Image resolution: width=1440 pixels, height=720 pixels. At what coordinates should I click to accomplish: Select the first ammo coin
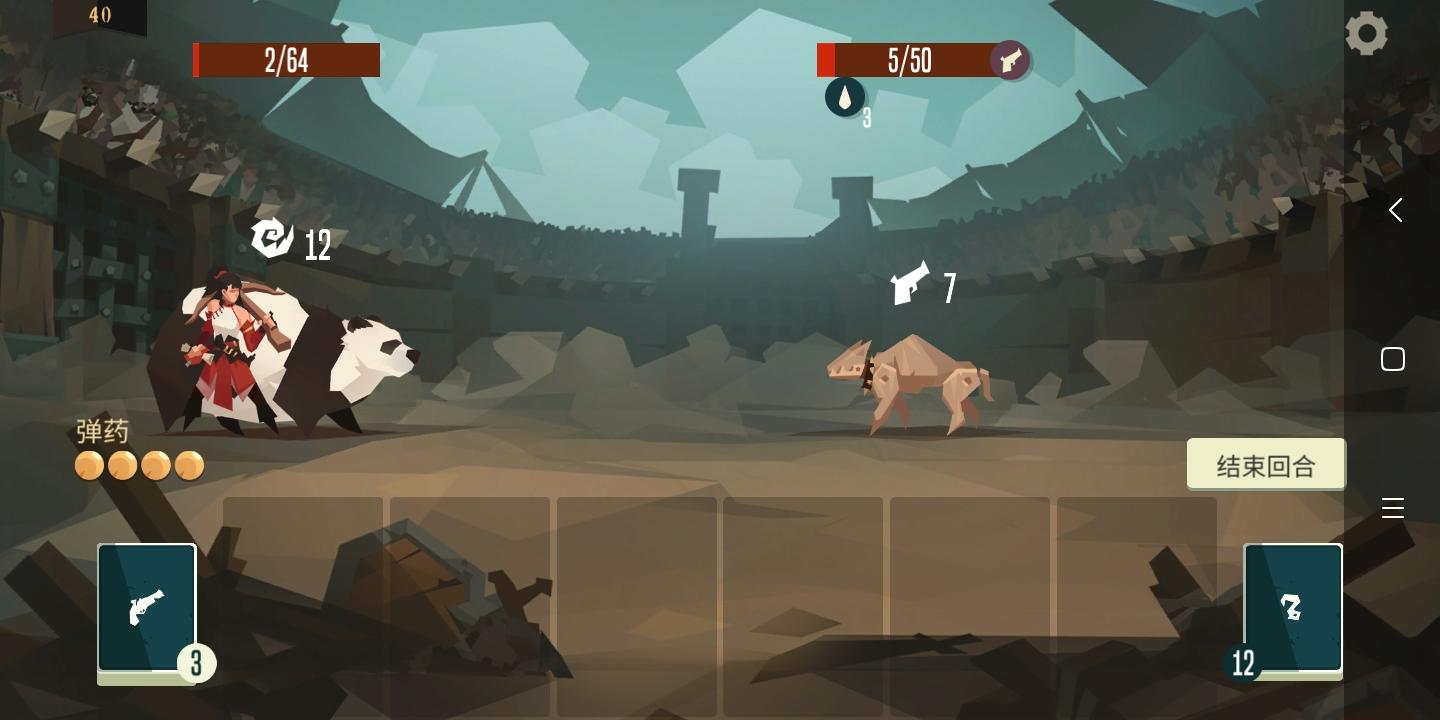88,465
